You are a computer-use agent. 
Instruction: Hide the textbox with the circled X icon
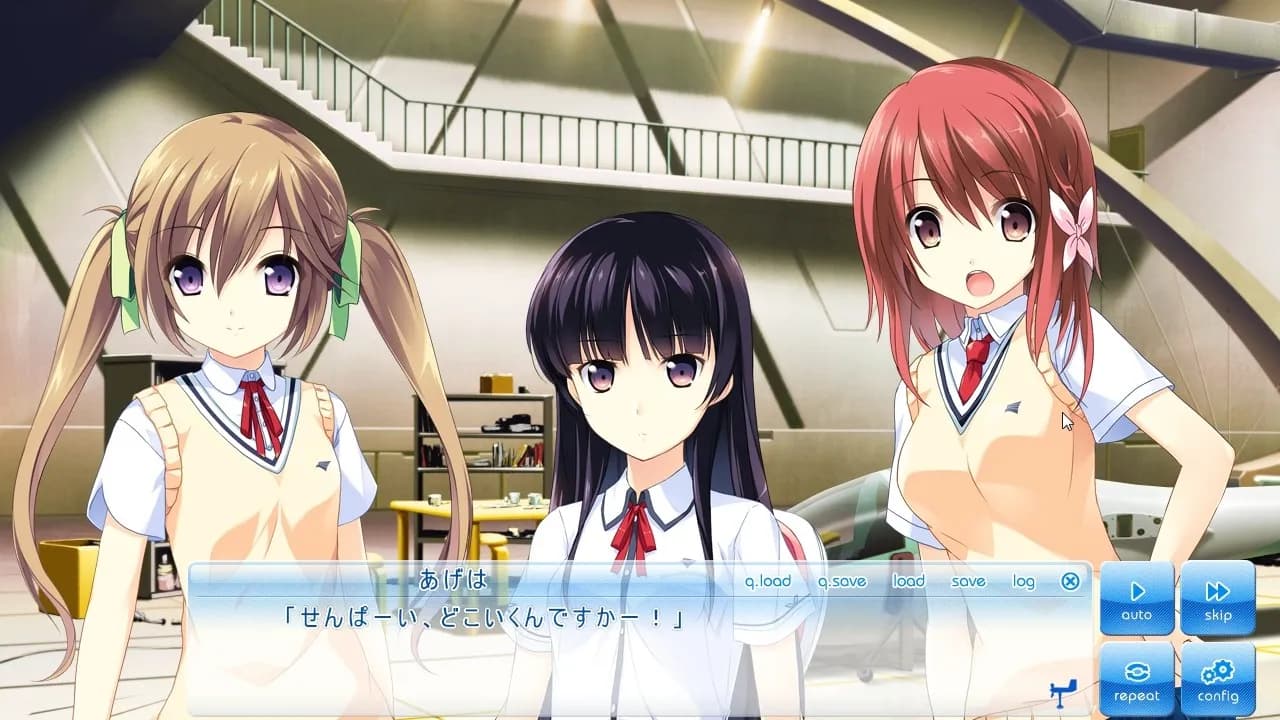tap(1071, 580)
